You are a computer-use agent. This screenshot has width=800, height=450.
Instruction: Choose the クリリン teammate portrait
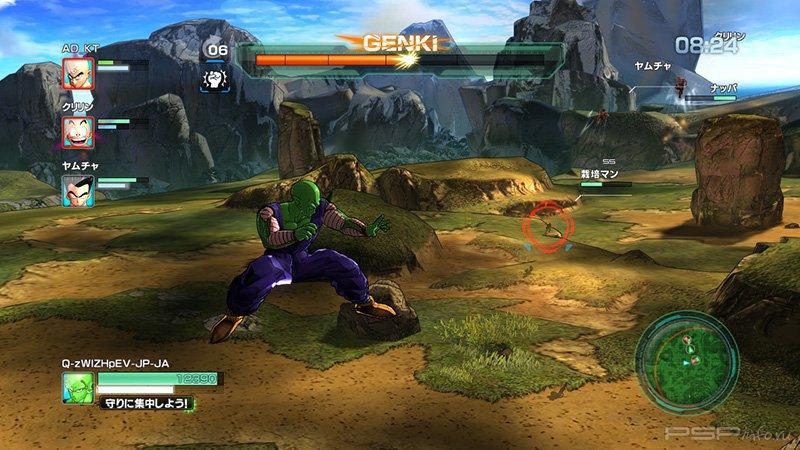pyautogui.click(x=78, y=131)
